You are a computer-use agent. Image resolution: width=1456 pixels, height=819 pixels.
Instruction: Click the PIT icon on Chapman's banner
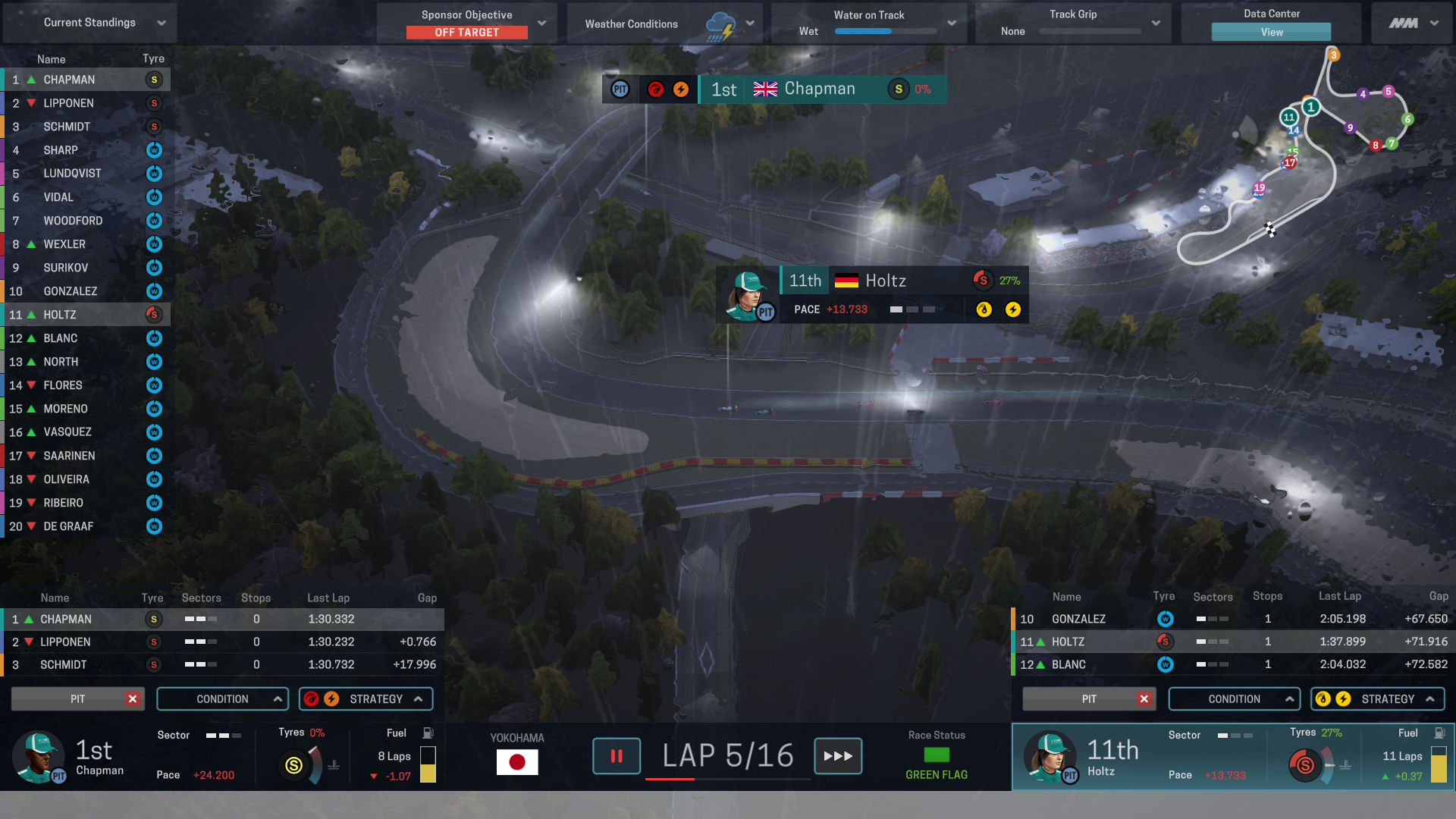(620, 89)
